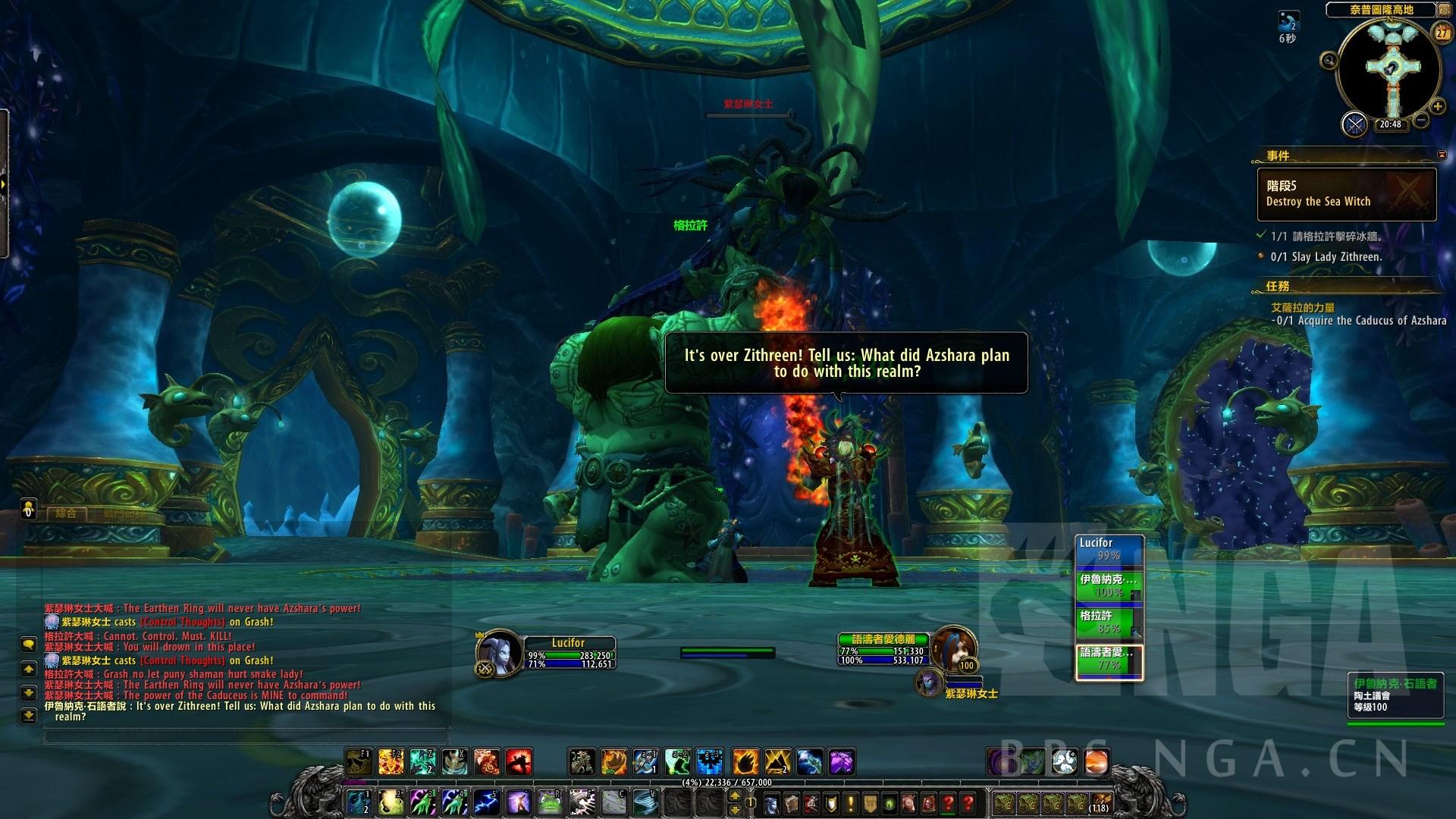Open the minimap view
The height and width of the screenshot is (819, 1456).
(x=1389, y=68)
